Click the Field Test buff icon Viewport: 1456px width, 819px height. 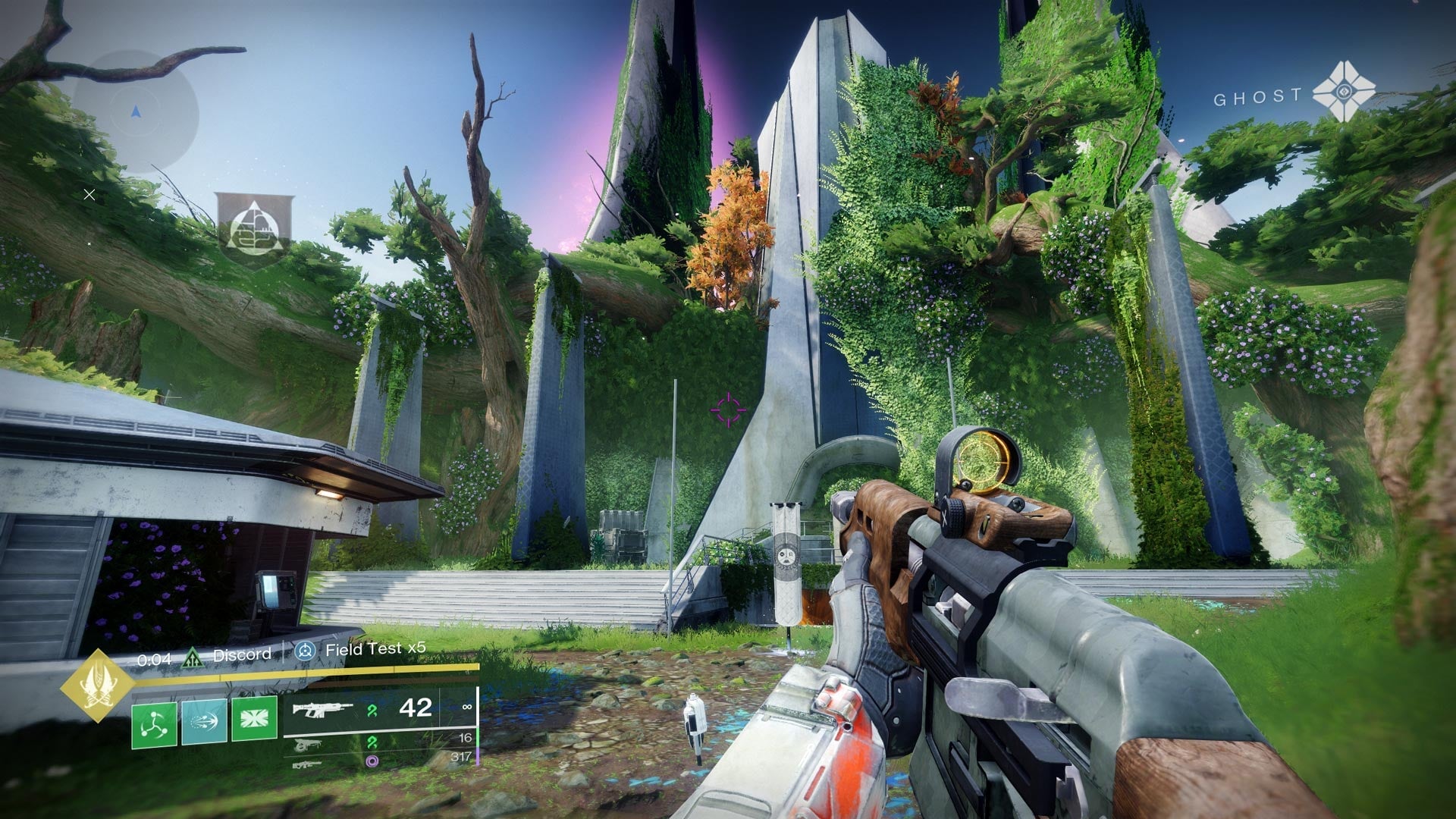[x=305, y=651]
